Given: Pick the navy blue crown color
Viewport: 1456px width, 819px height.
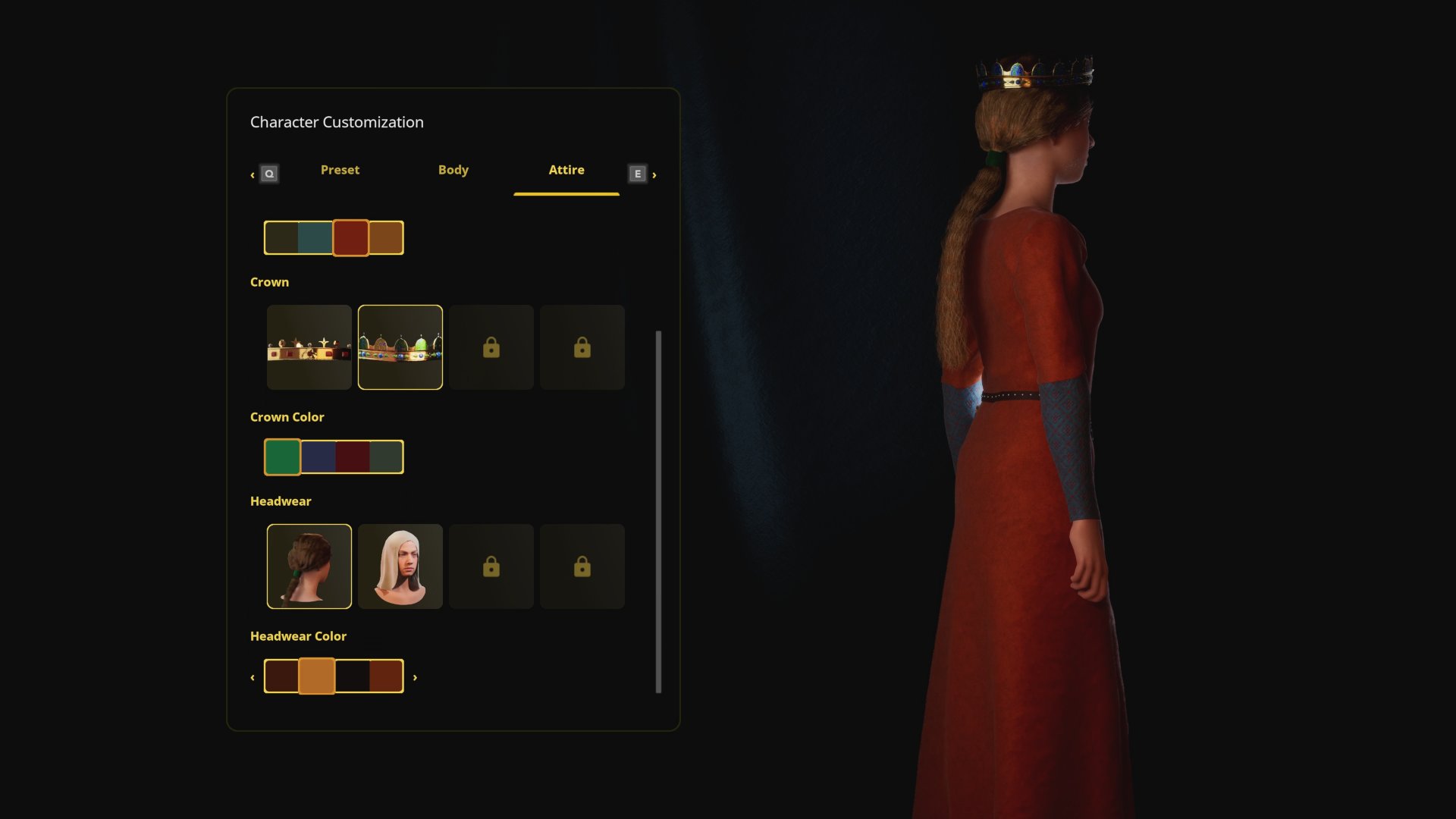Looking at the screenshot, I should point(318,457).
